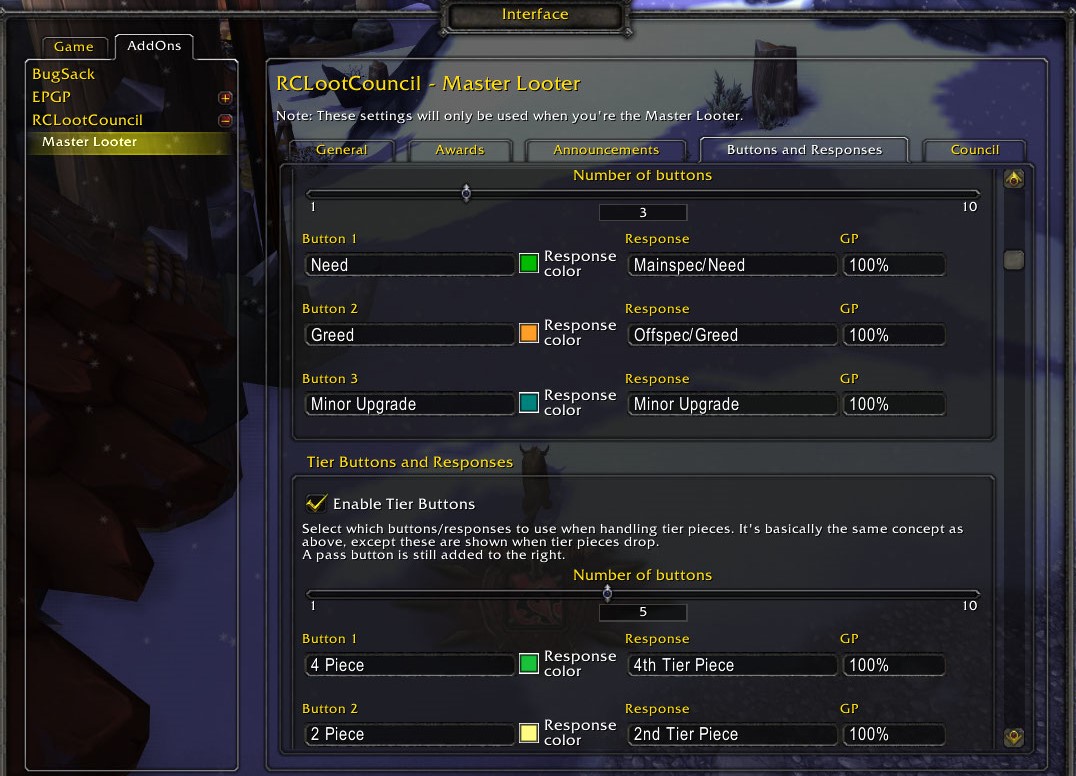1076x776 pixels.
Task: Pick the green response color for Need
Action: coord(529,264)
